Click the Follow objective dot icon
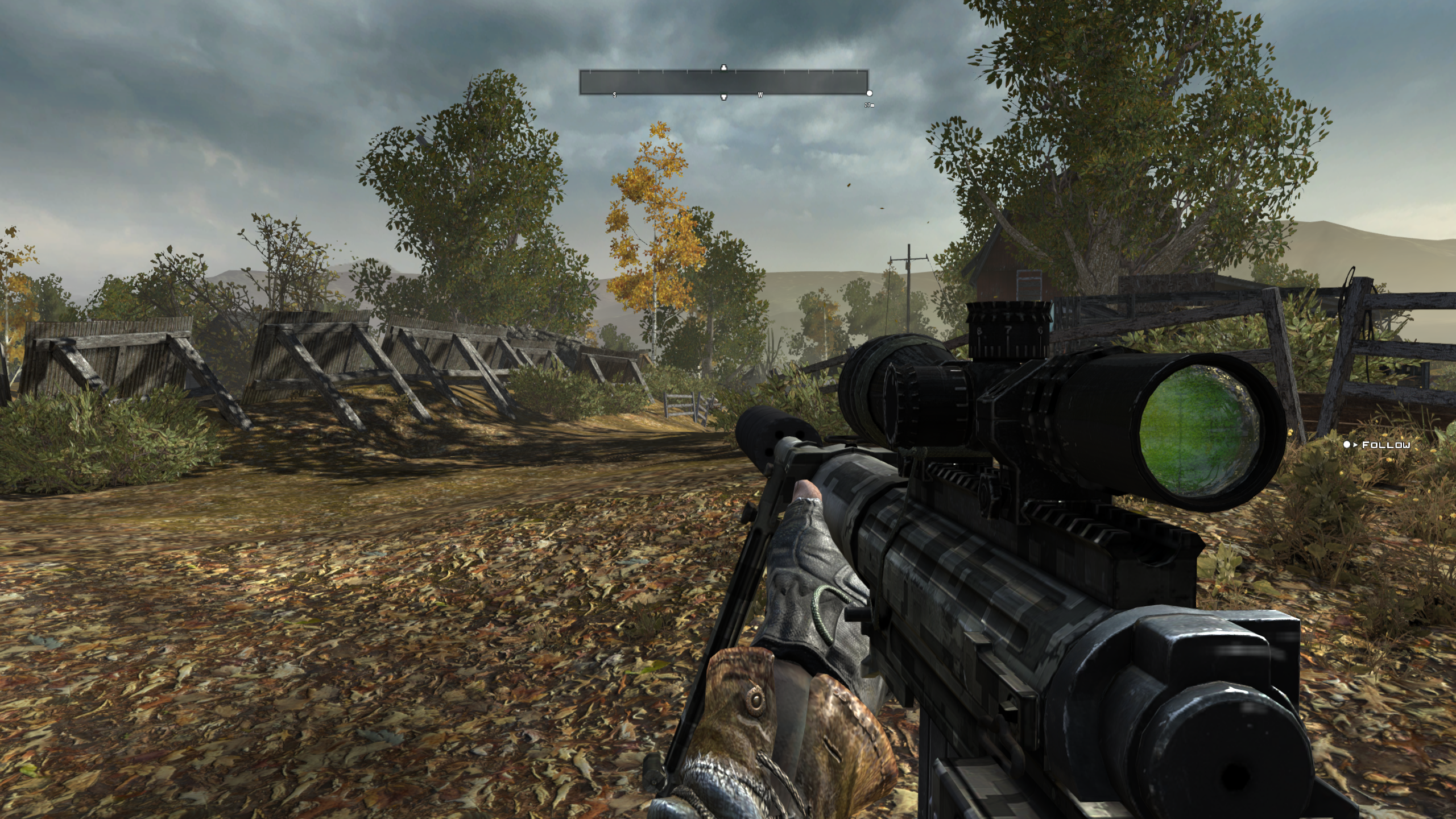 1347,445
